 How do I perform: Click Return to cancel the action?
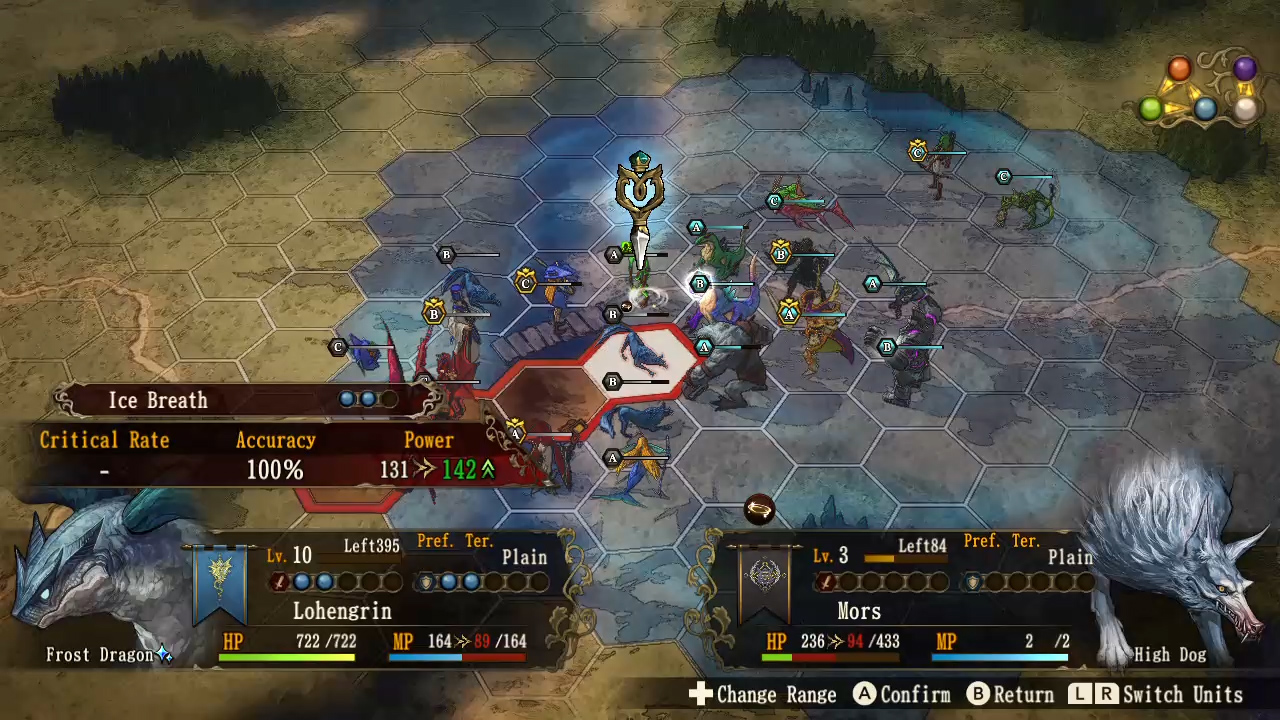point(1009,694)
